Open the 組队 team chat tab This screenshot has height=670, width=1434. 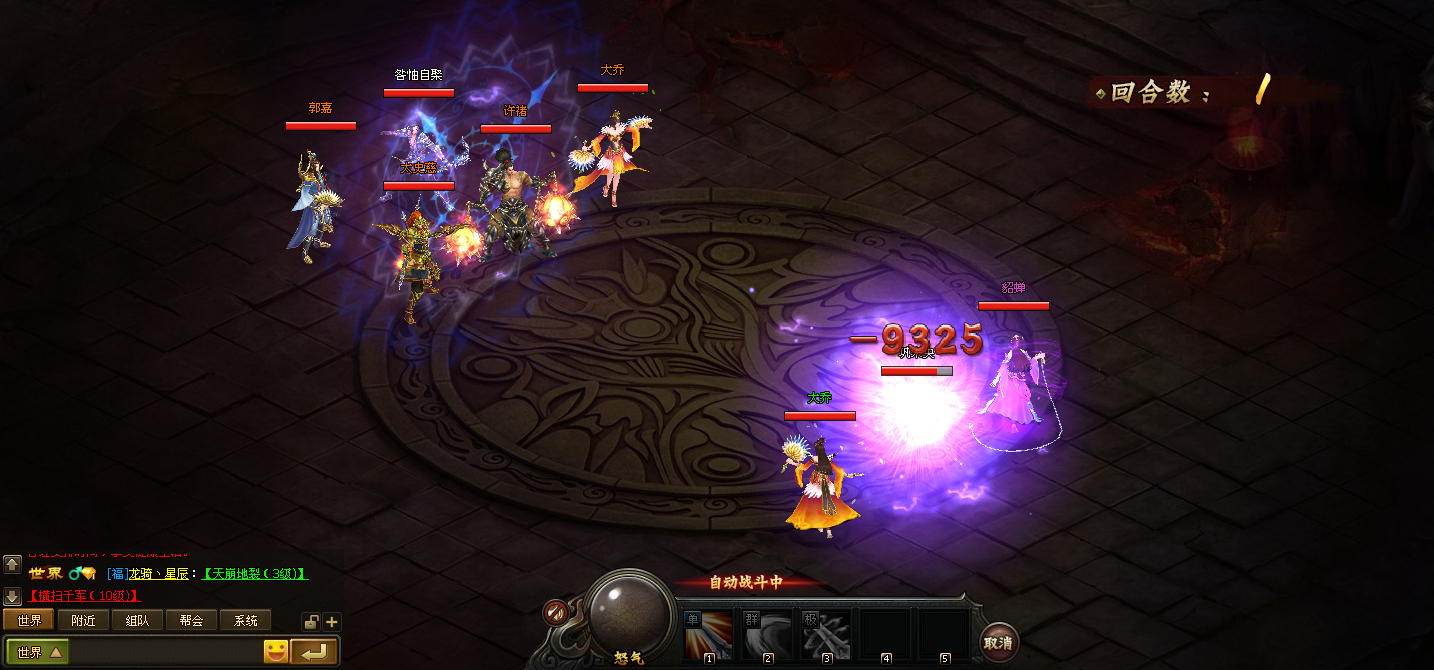click(x=137, y=621)
